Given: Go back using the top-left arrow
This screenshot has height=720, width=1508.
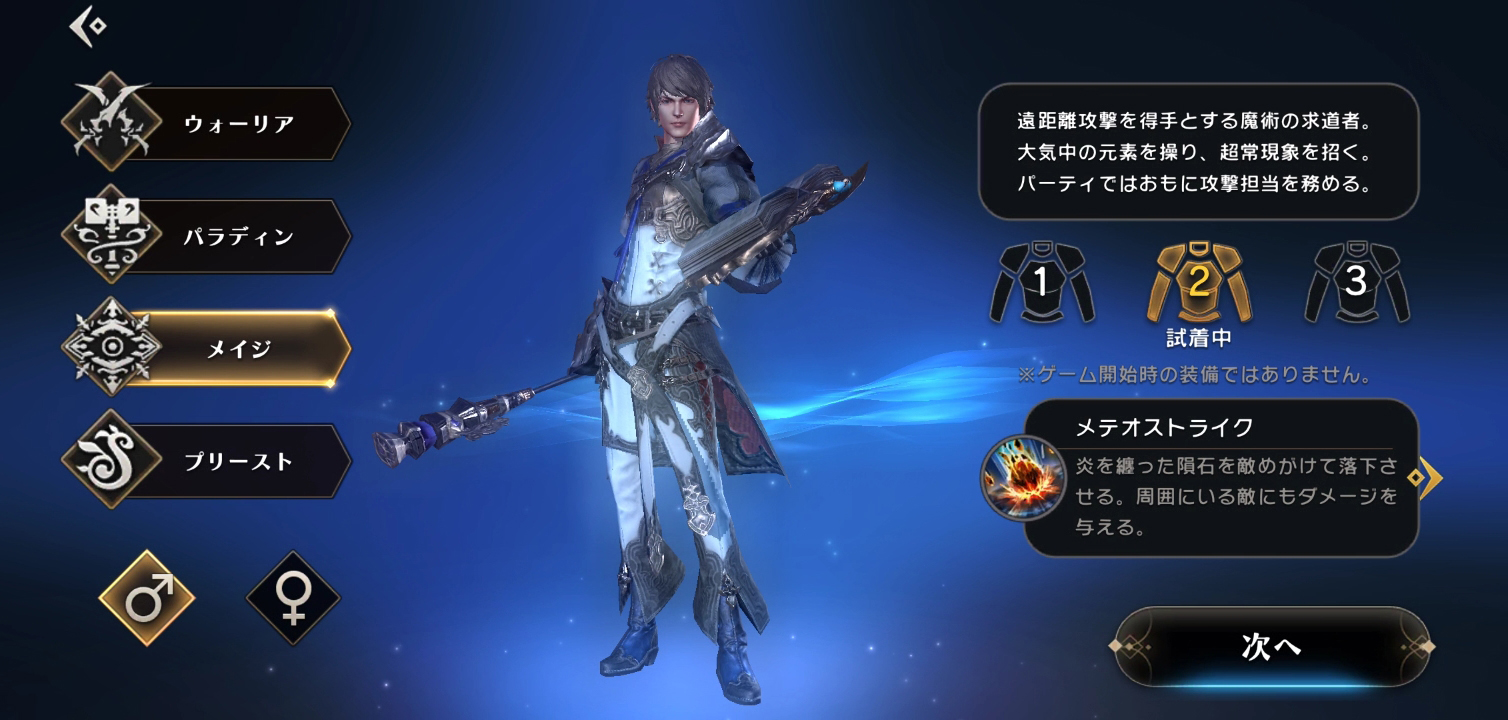Looking at the screenshot, I should tap(88, 26).
